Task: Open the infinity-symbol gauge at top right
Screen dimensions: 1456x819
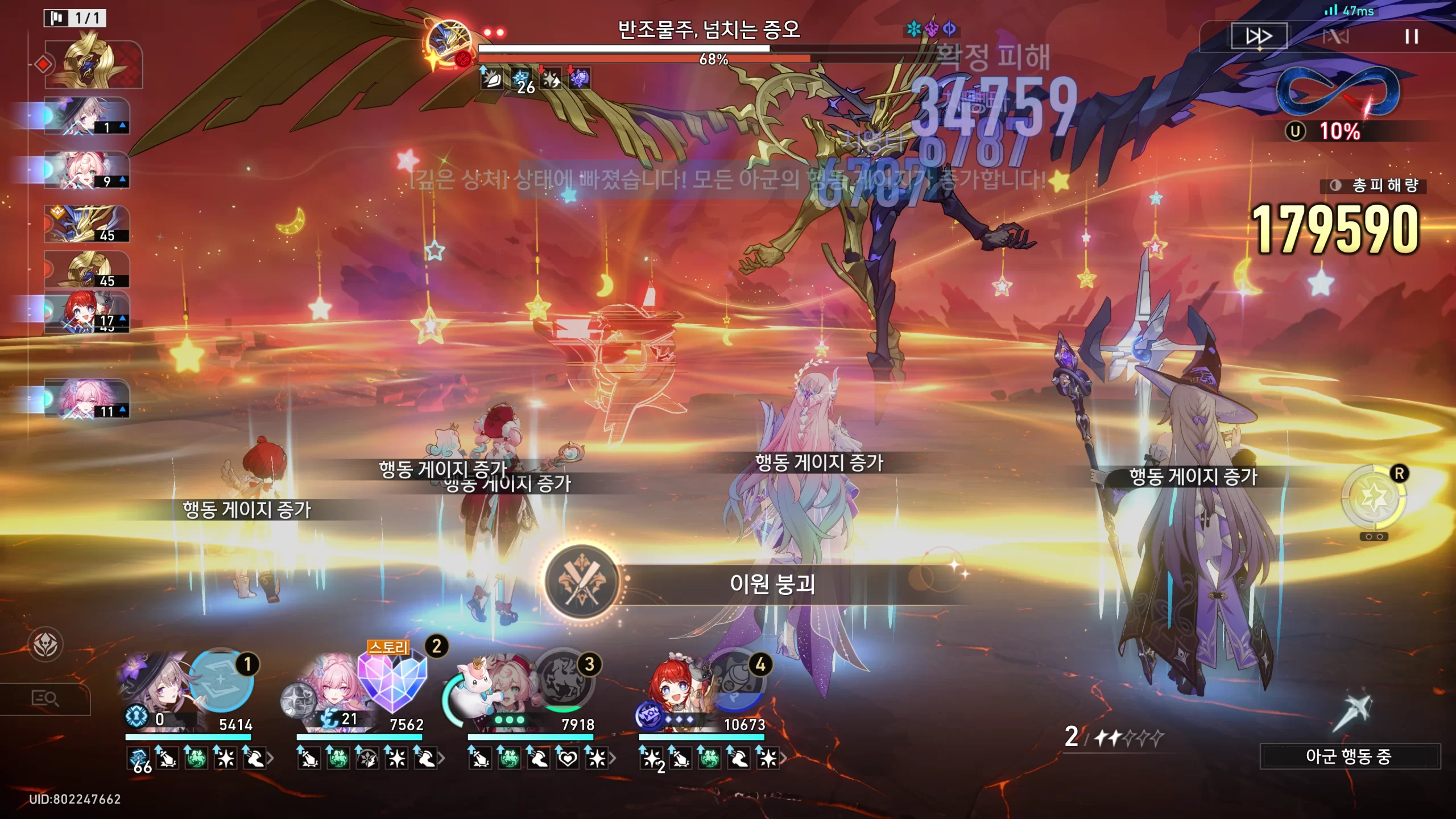Action: pos(1338,91)
